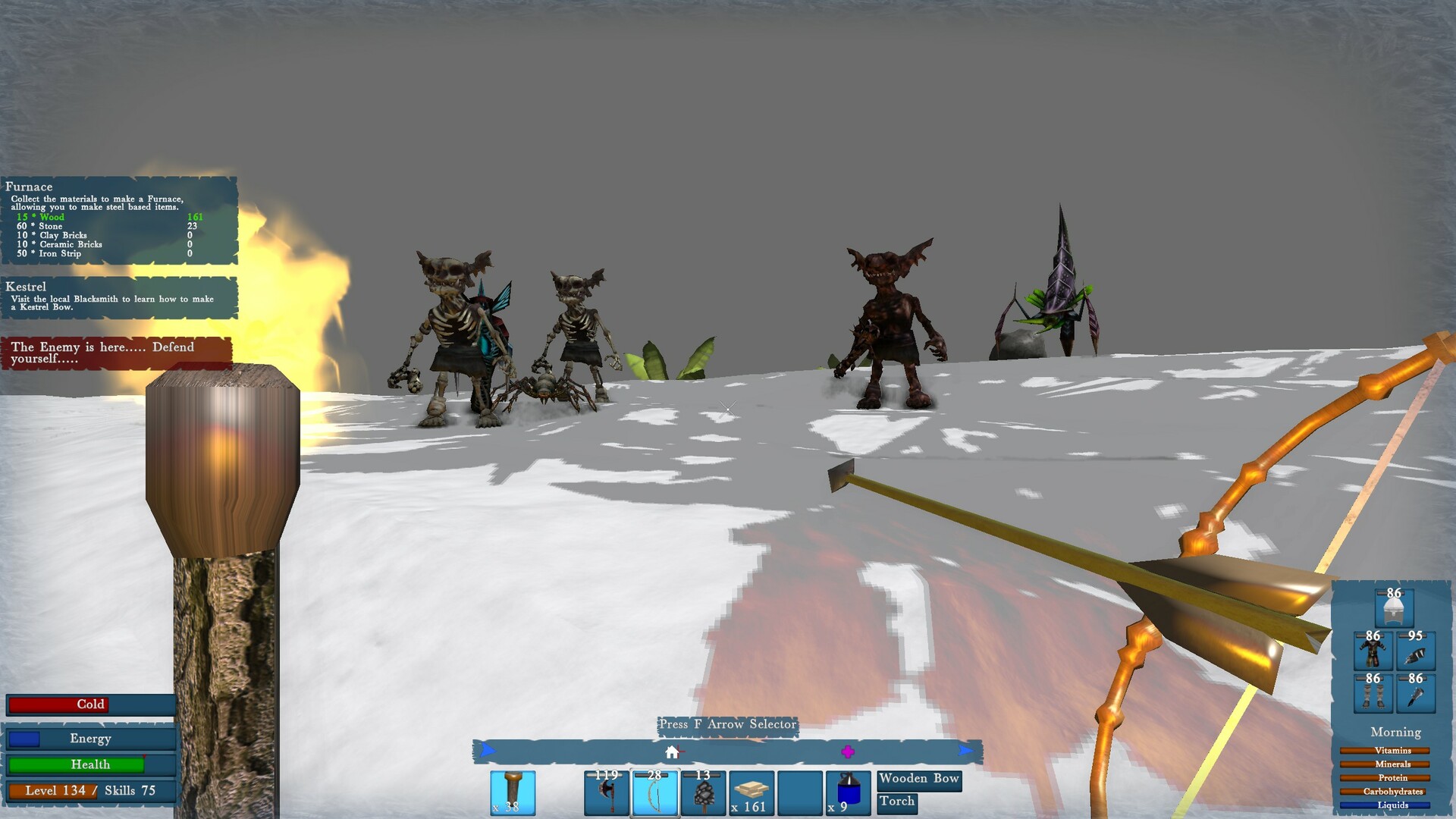Click the pink plus icon on the selector bar
Image resolution: width=1456 pixels, height=819 pixels.
click(x=848, y=752)
